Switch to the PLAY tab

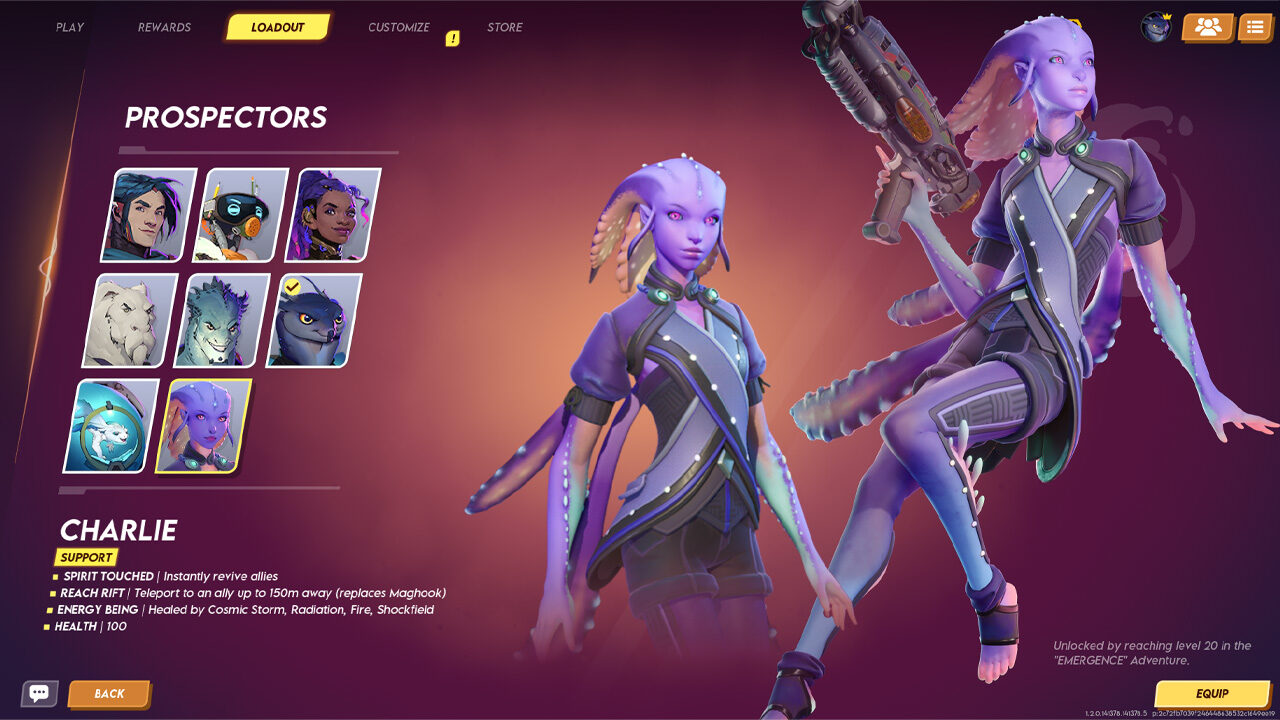[x=68, y=27]
